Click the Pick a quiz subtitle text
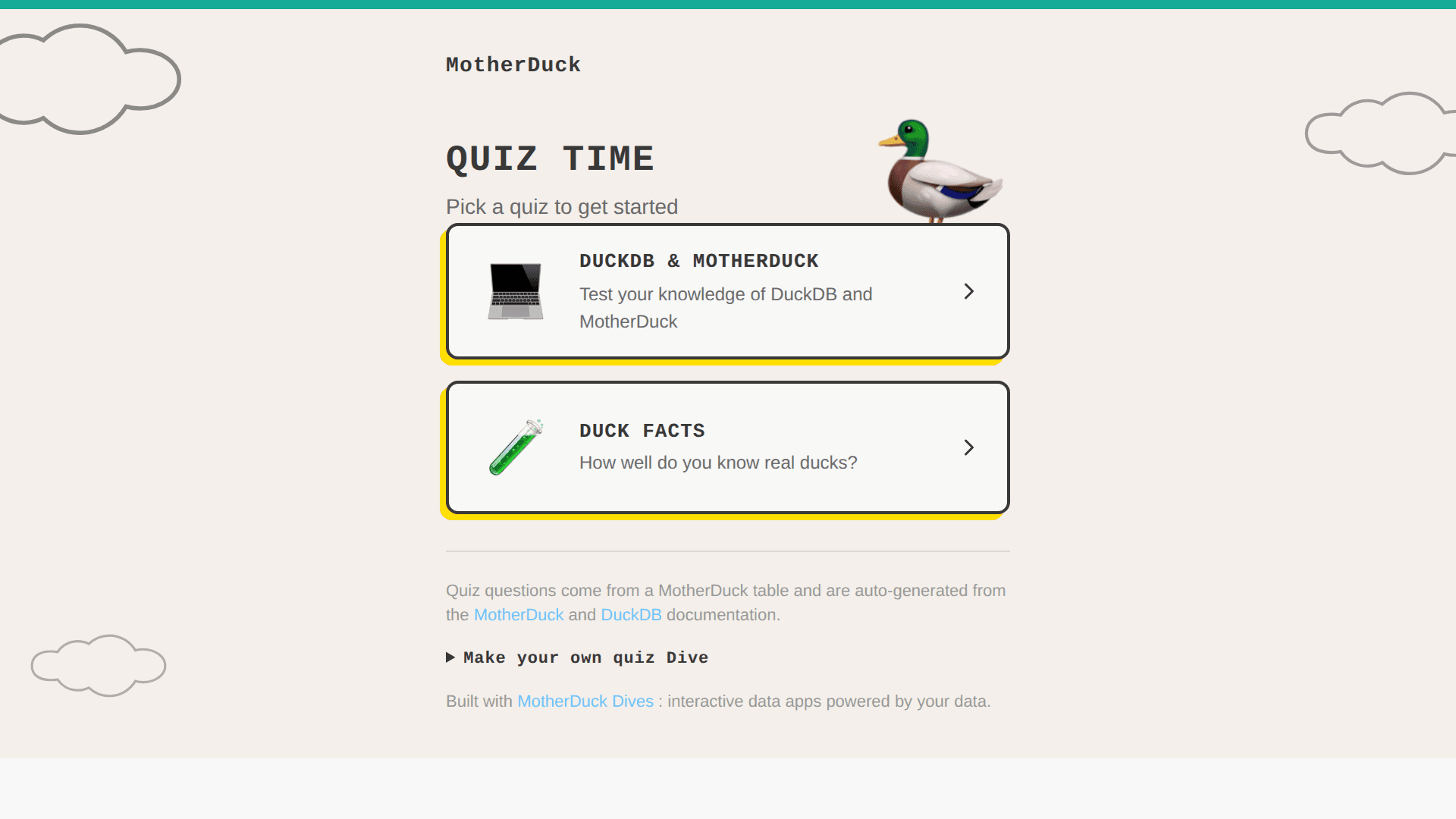 tap(561, 206)
